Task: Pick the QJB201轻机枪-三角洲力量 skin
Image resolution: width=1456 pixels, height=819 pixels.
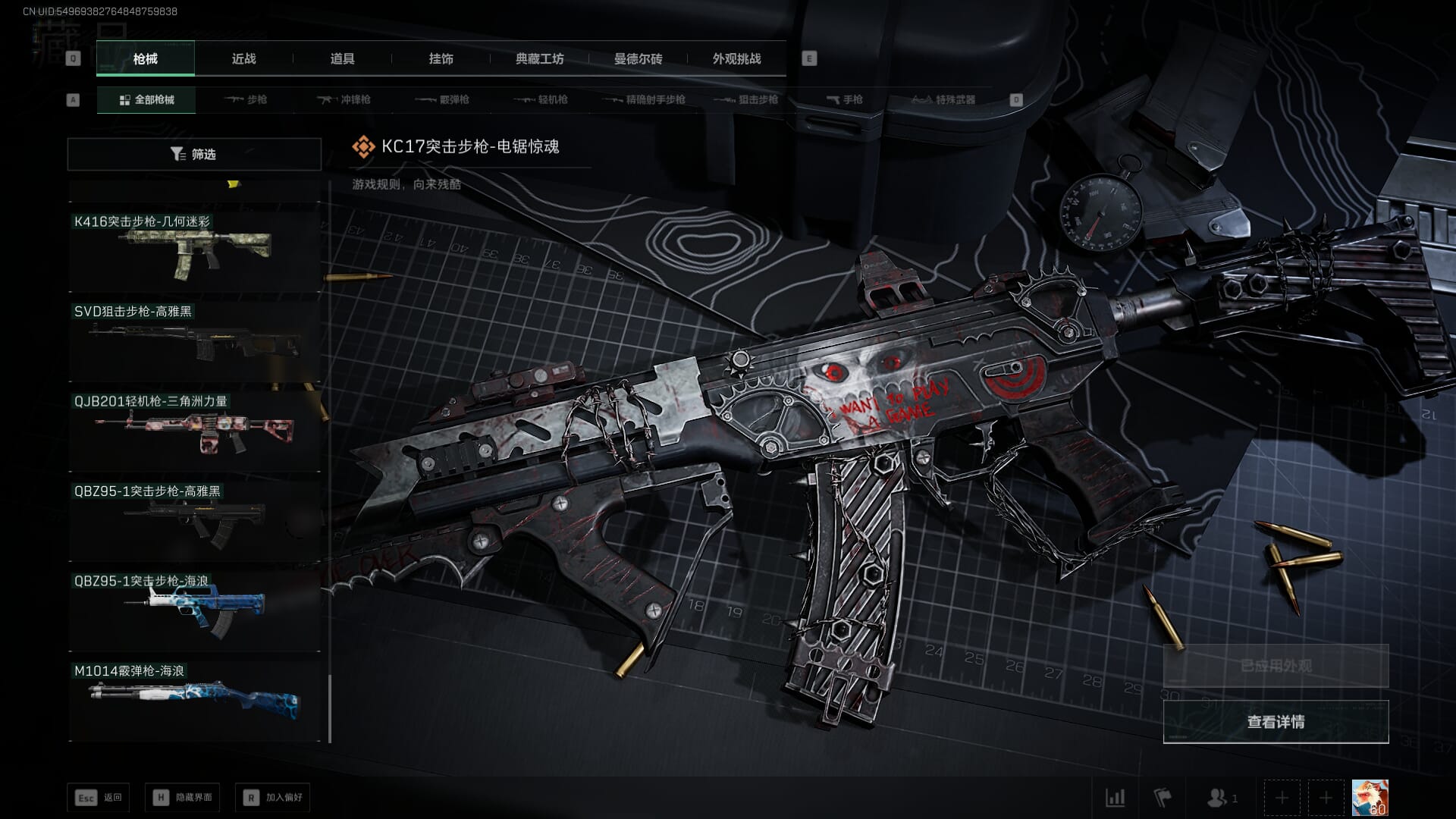Action: (x=194, y=430)
